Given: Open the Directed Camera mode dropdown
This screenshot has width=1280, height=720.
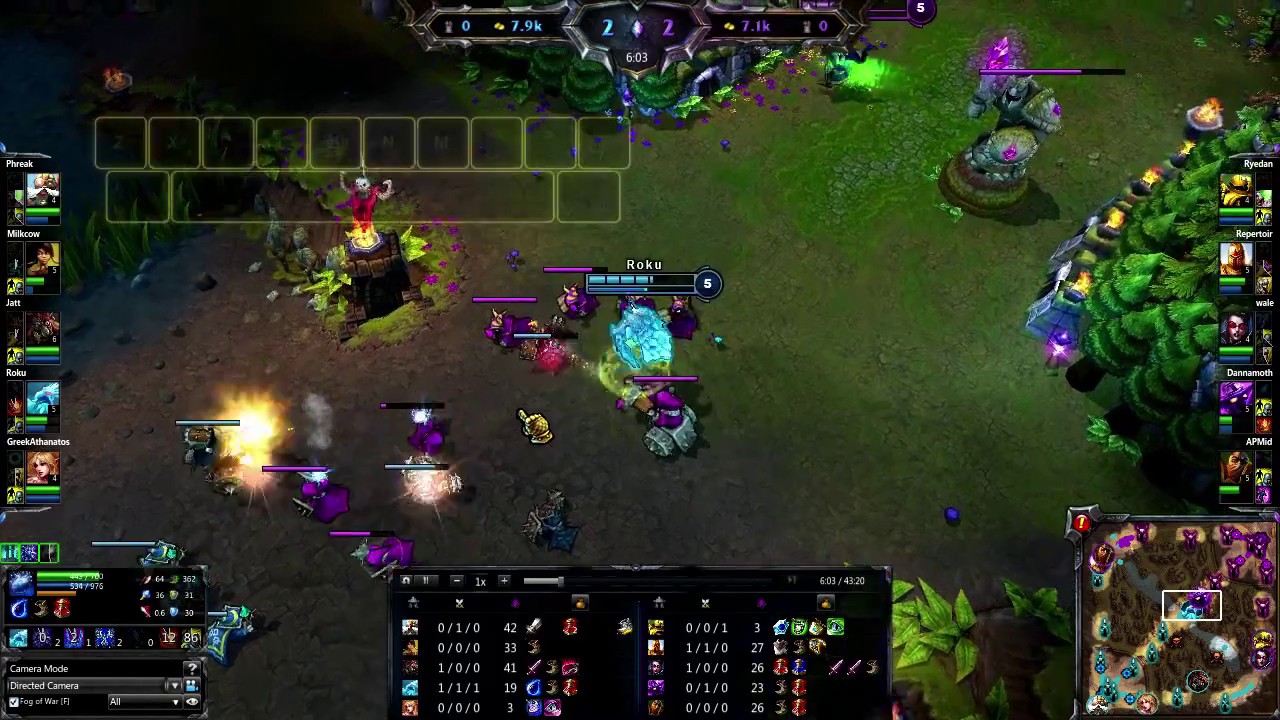Looking at the screenshot, I should tap(174, 686).
